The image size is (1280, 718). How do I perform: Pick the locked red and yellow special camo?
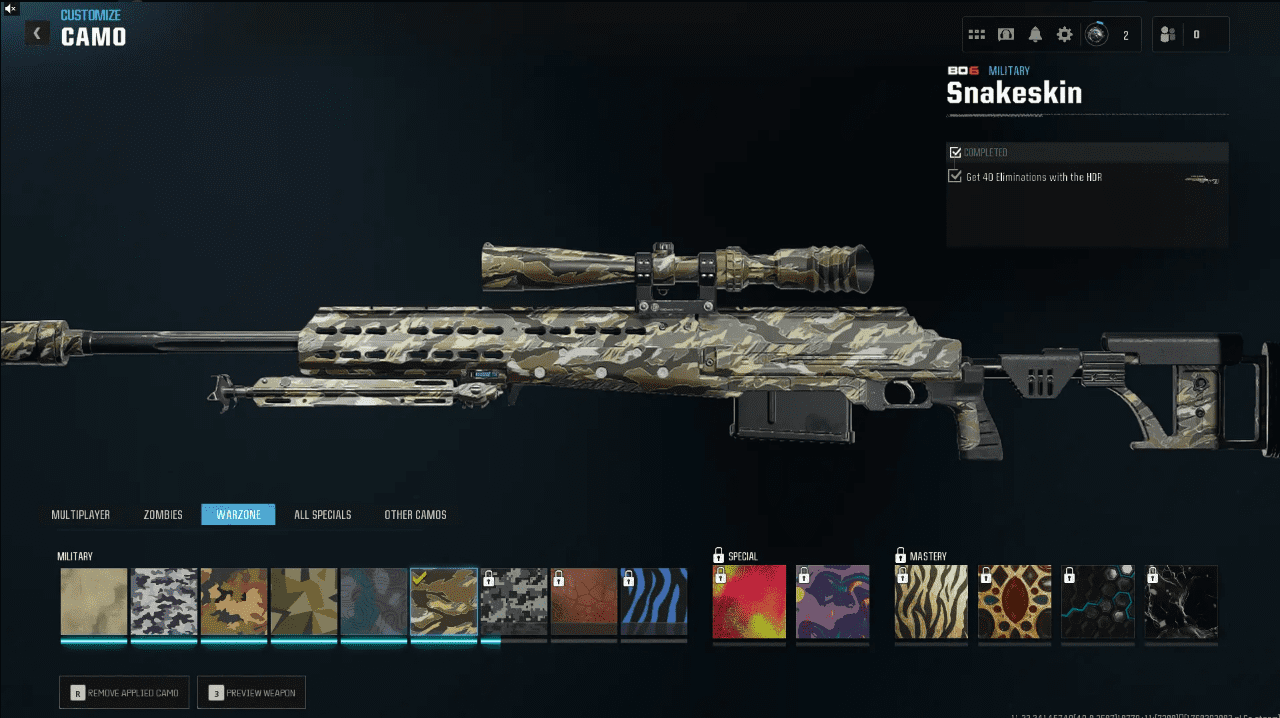750,602
